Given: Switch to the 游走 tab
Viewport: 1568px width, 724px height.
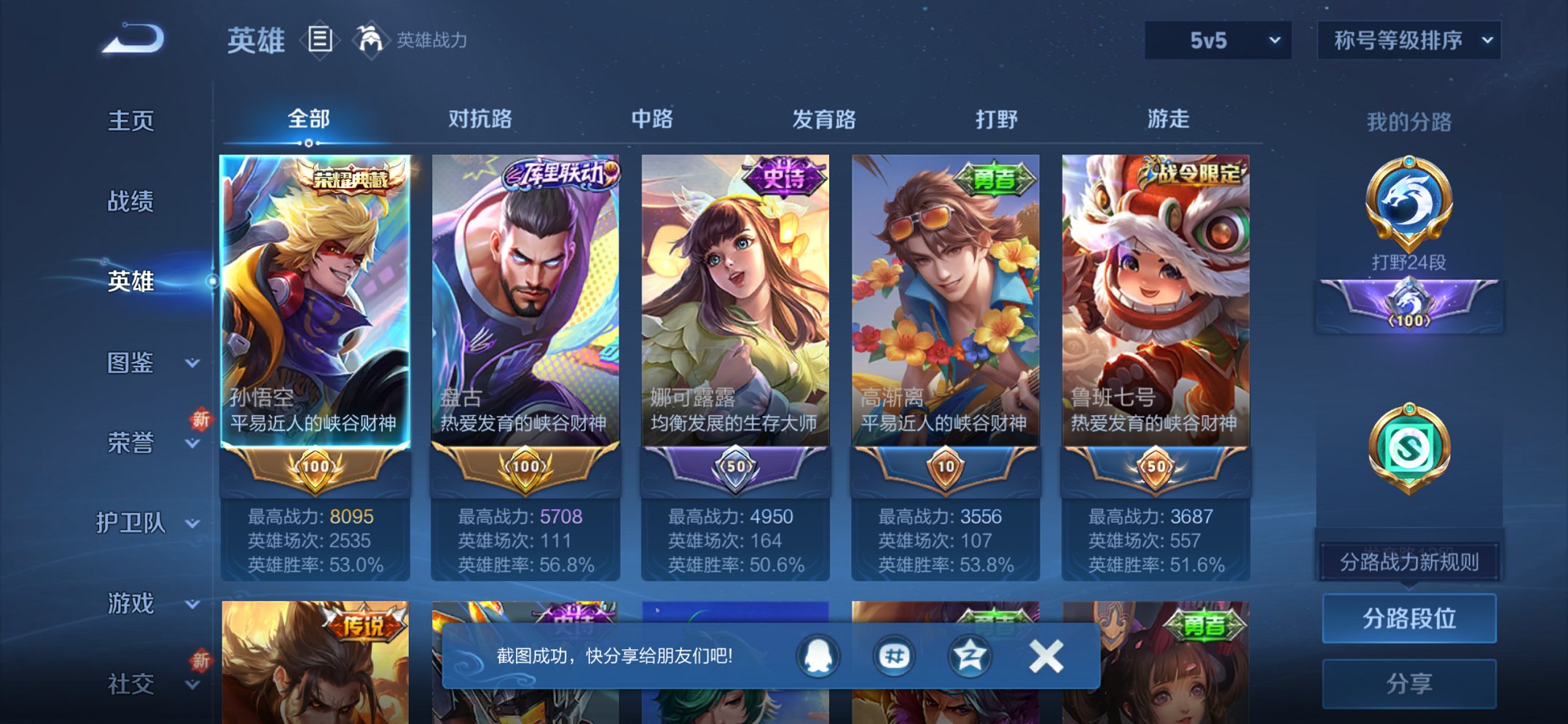Looking at the screenshot, I should click(x=1167, y=119).
